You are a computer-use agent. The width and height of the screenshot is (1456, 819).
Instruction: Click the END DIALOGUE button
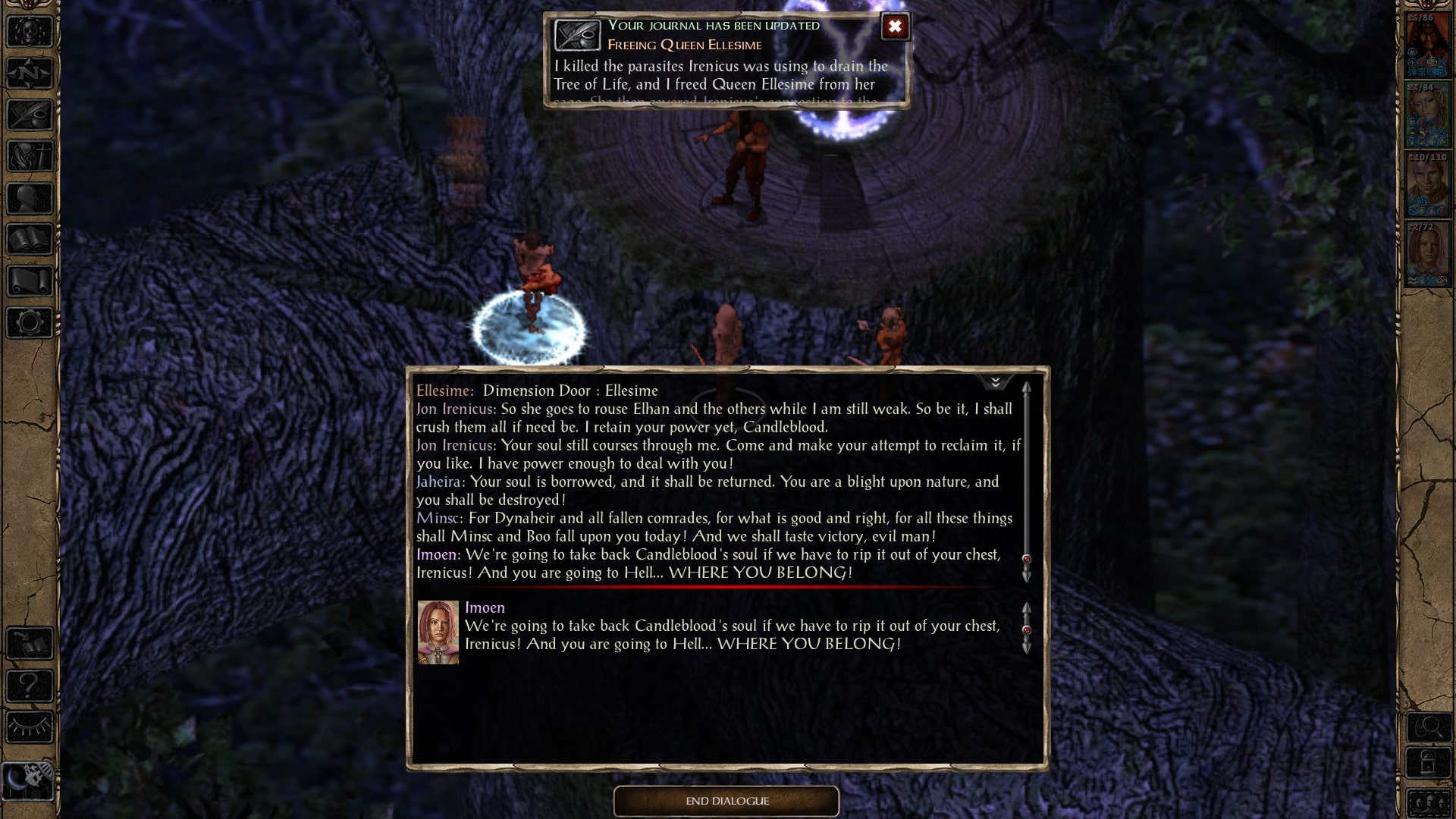(726, 801)
